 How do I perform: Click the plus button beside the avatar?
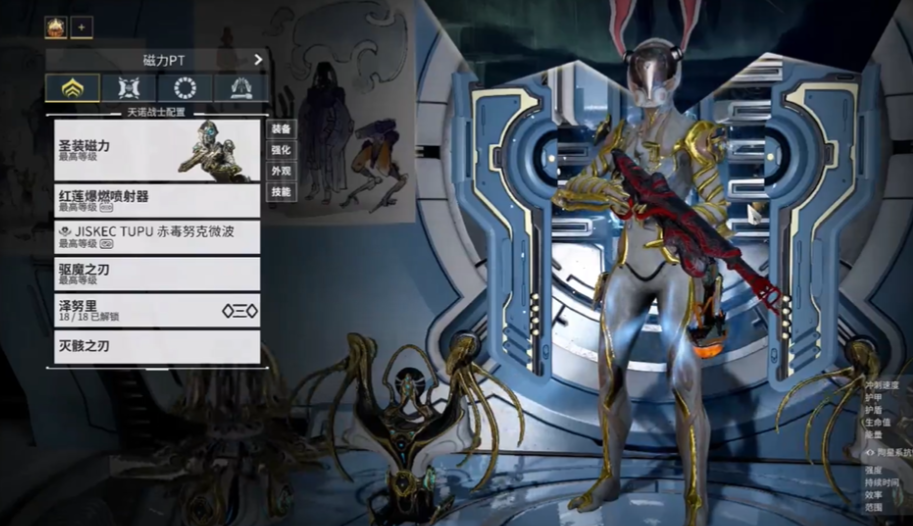point(82,28)
